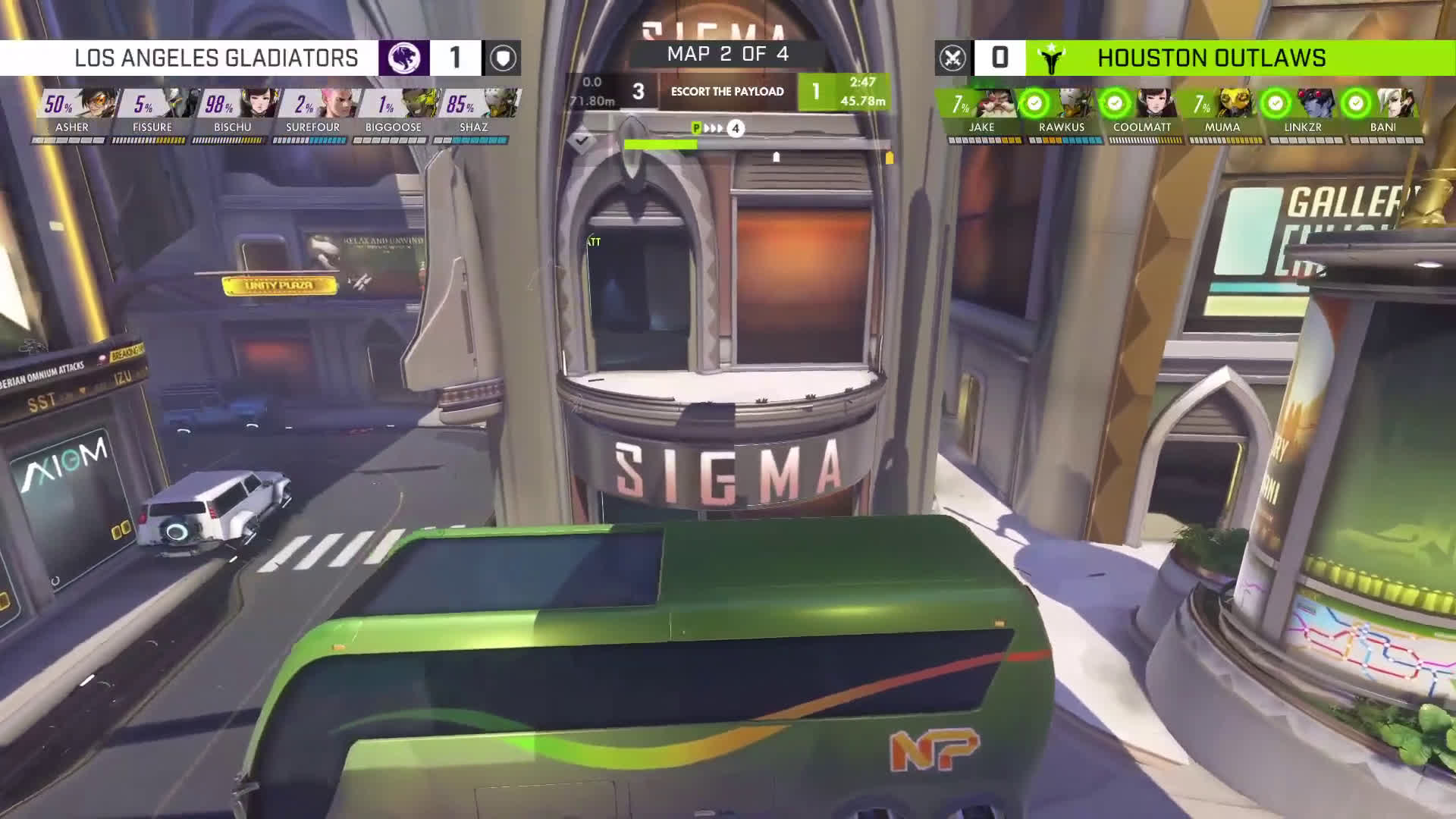Screen dimensions: 1456x819
Task: Click the Los Angeles Gladiators team logo
Action: [404, 58]
